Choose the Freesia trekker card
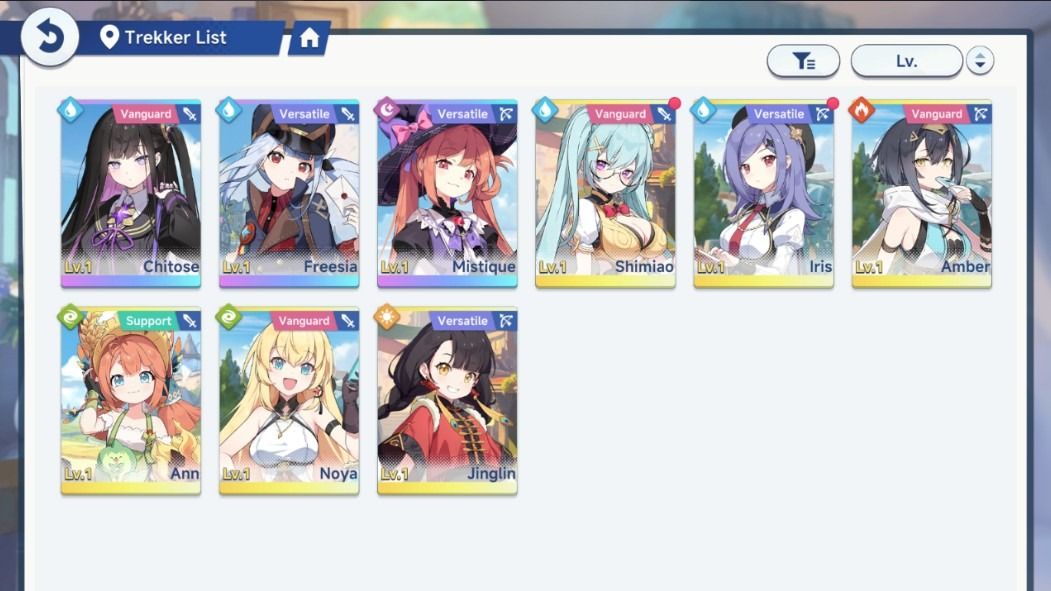 coord(289,193)
